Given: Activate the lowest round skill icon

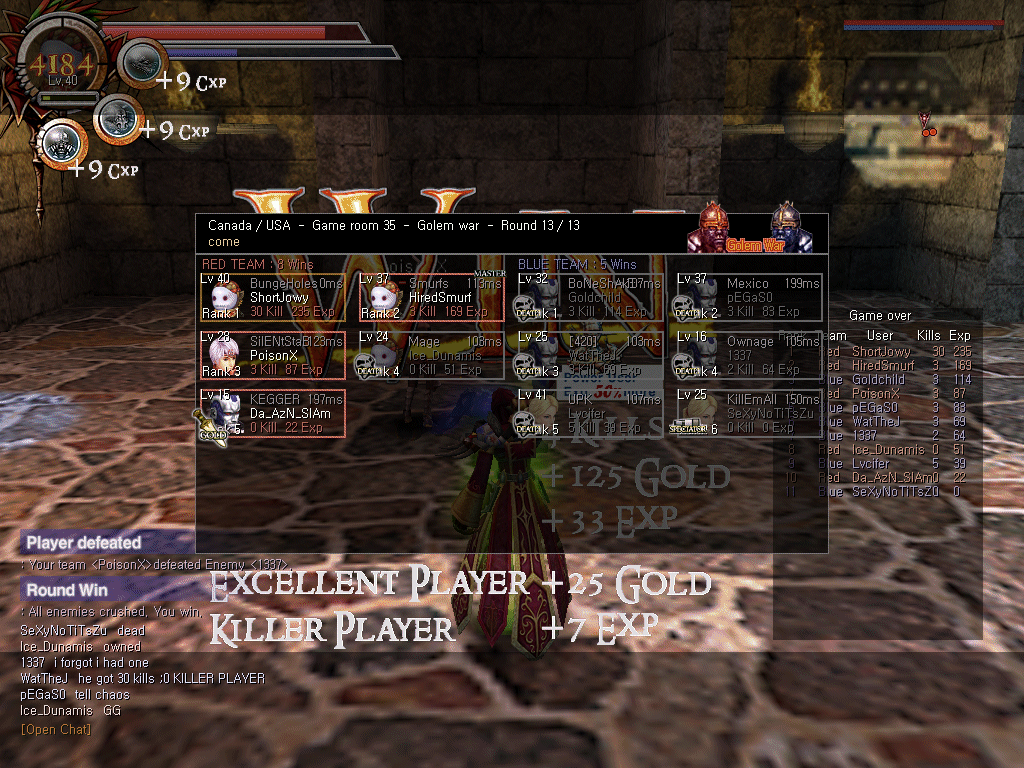Looking at the screenshot, I should pos(62,143).
